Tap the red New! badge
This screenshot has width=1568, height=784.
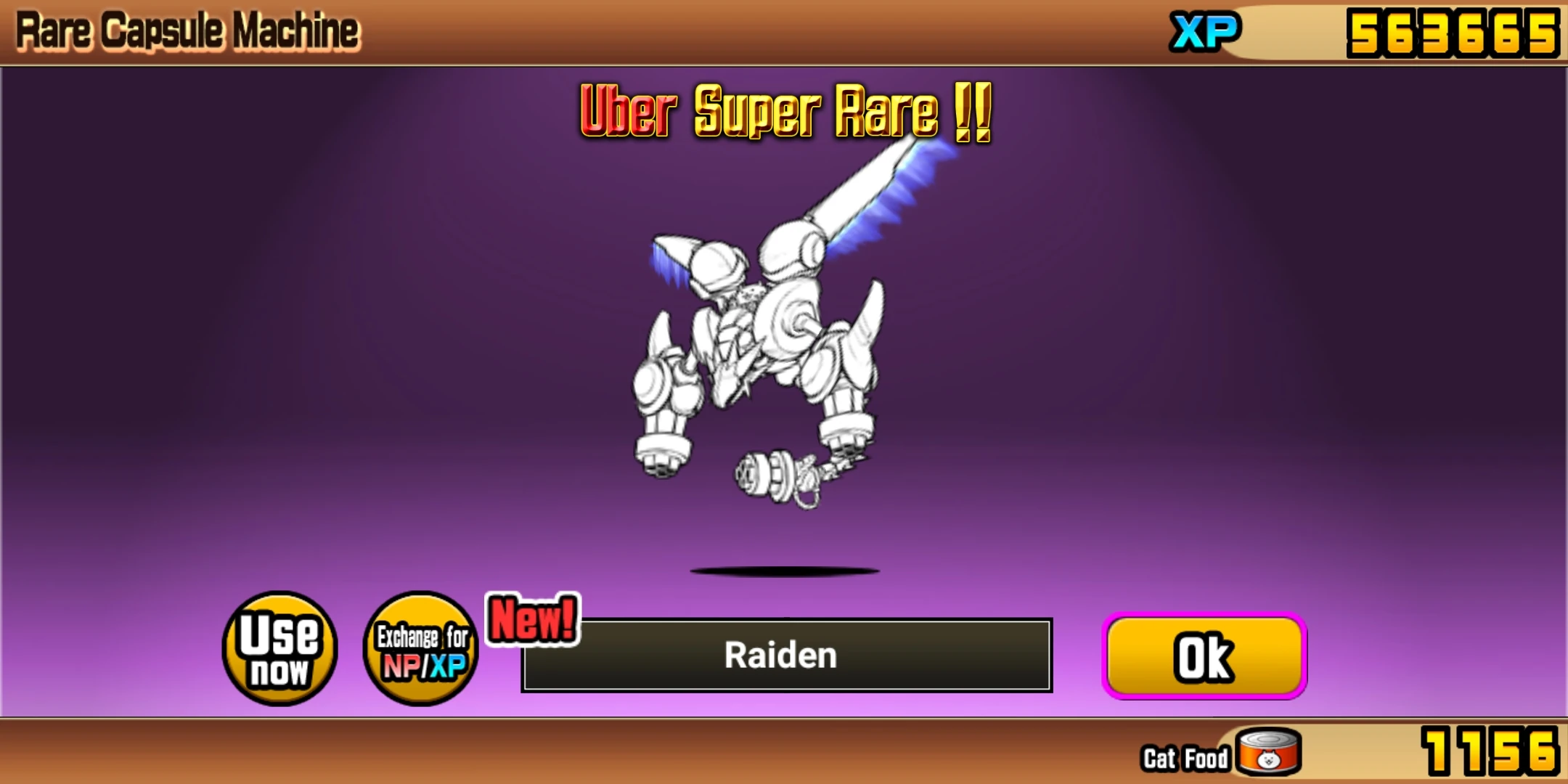(x=532, y=618)
